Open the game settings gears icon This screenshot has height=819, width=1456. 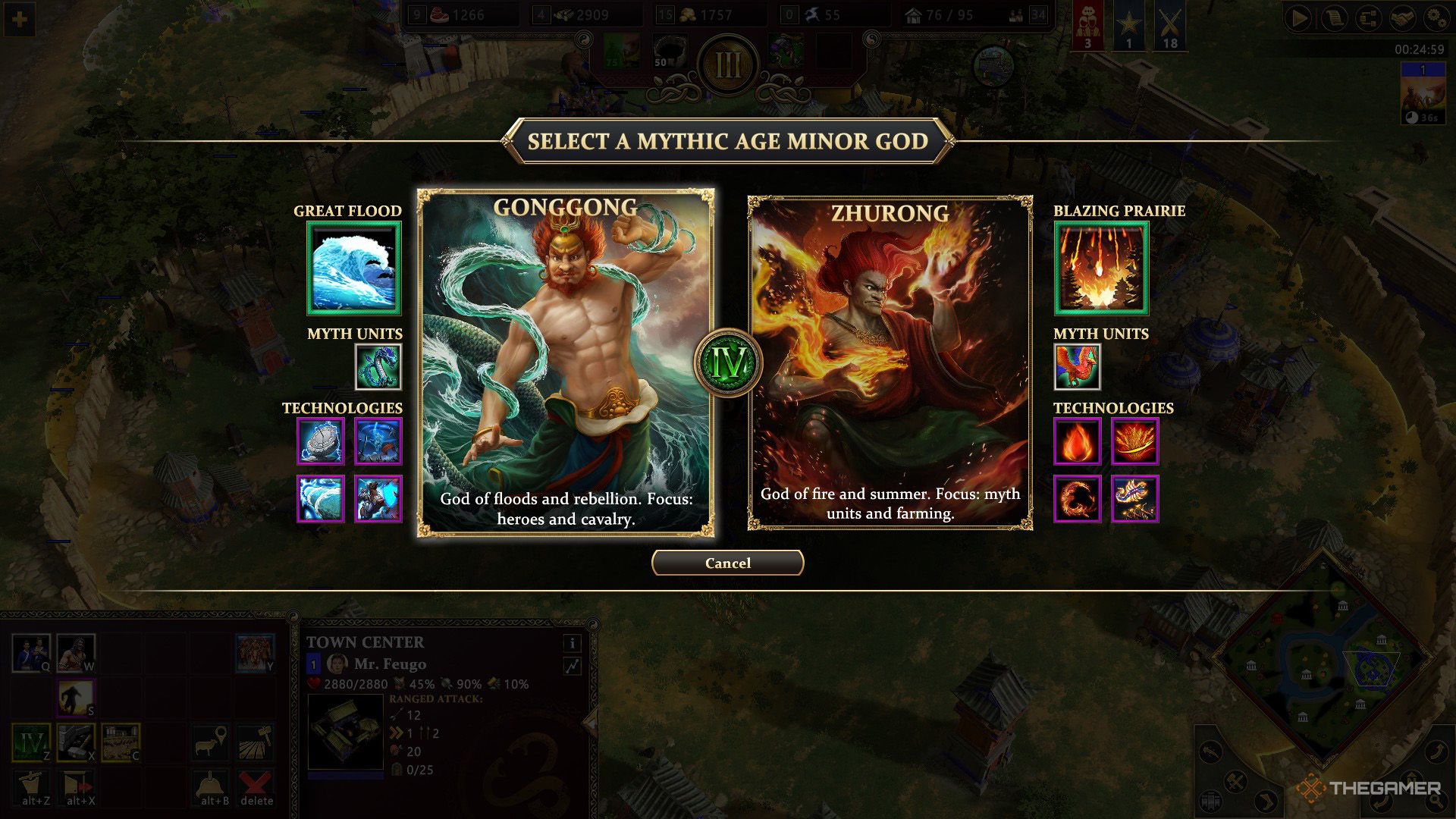(1436, 19)
